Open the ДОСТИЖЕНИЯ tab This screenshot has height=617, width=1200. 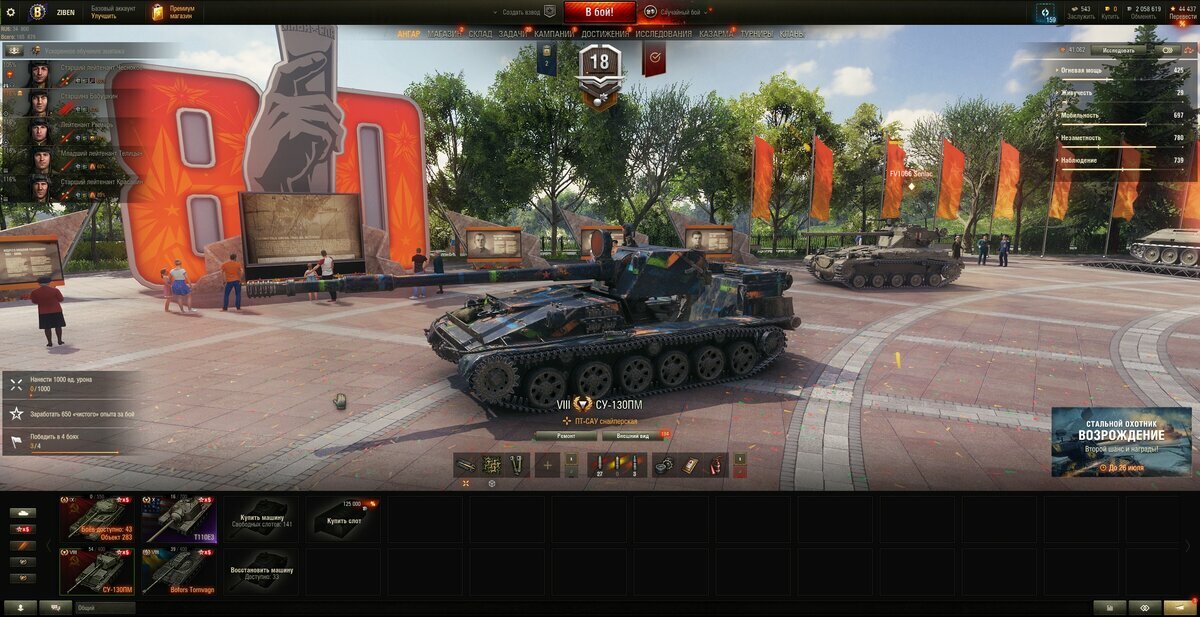tap(605, 34)
